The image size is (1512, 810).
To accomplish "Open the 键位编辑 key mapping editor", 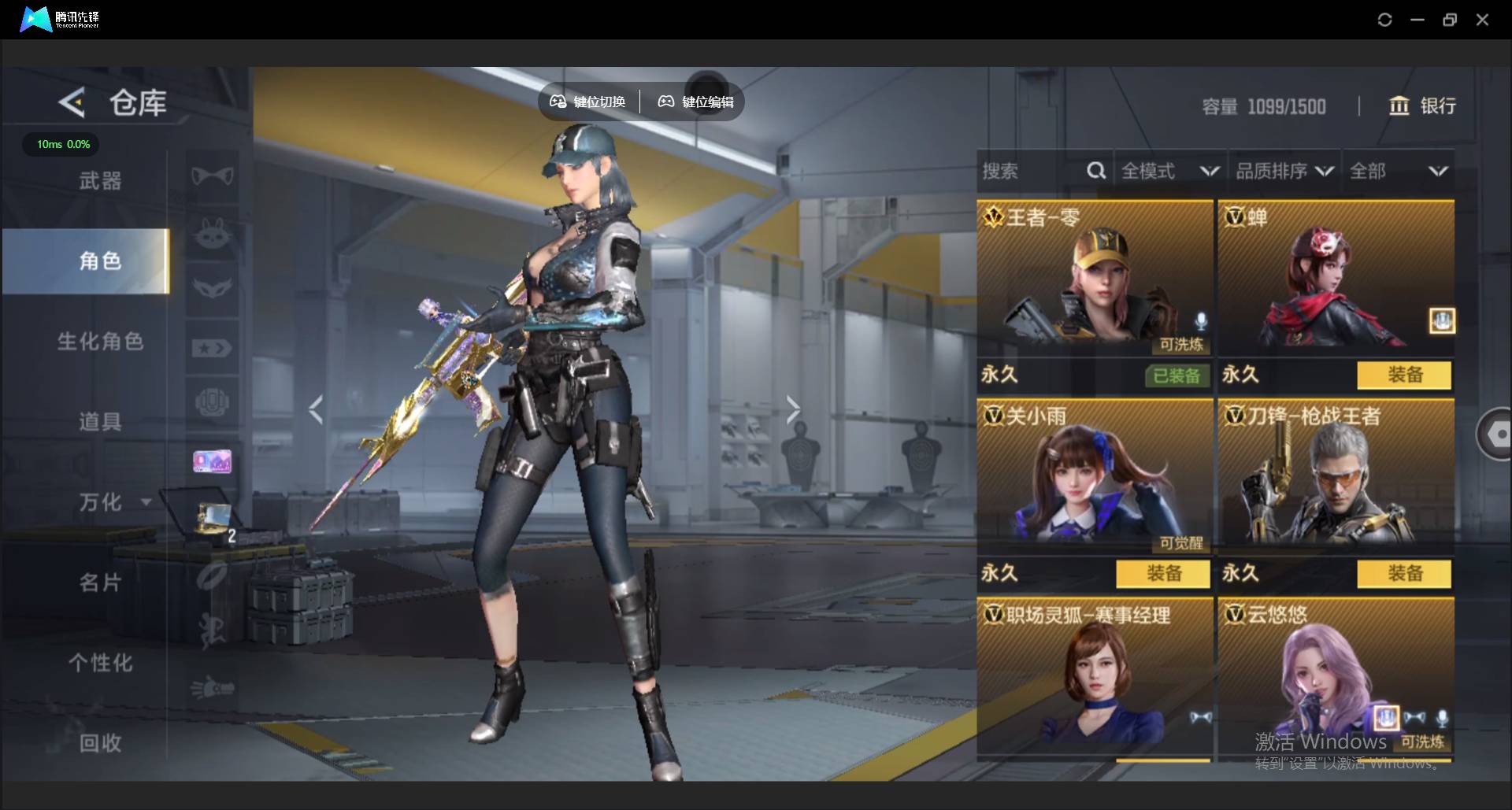I will (696, 102).
